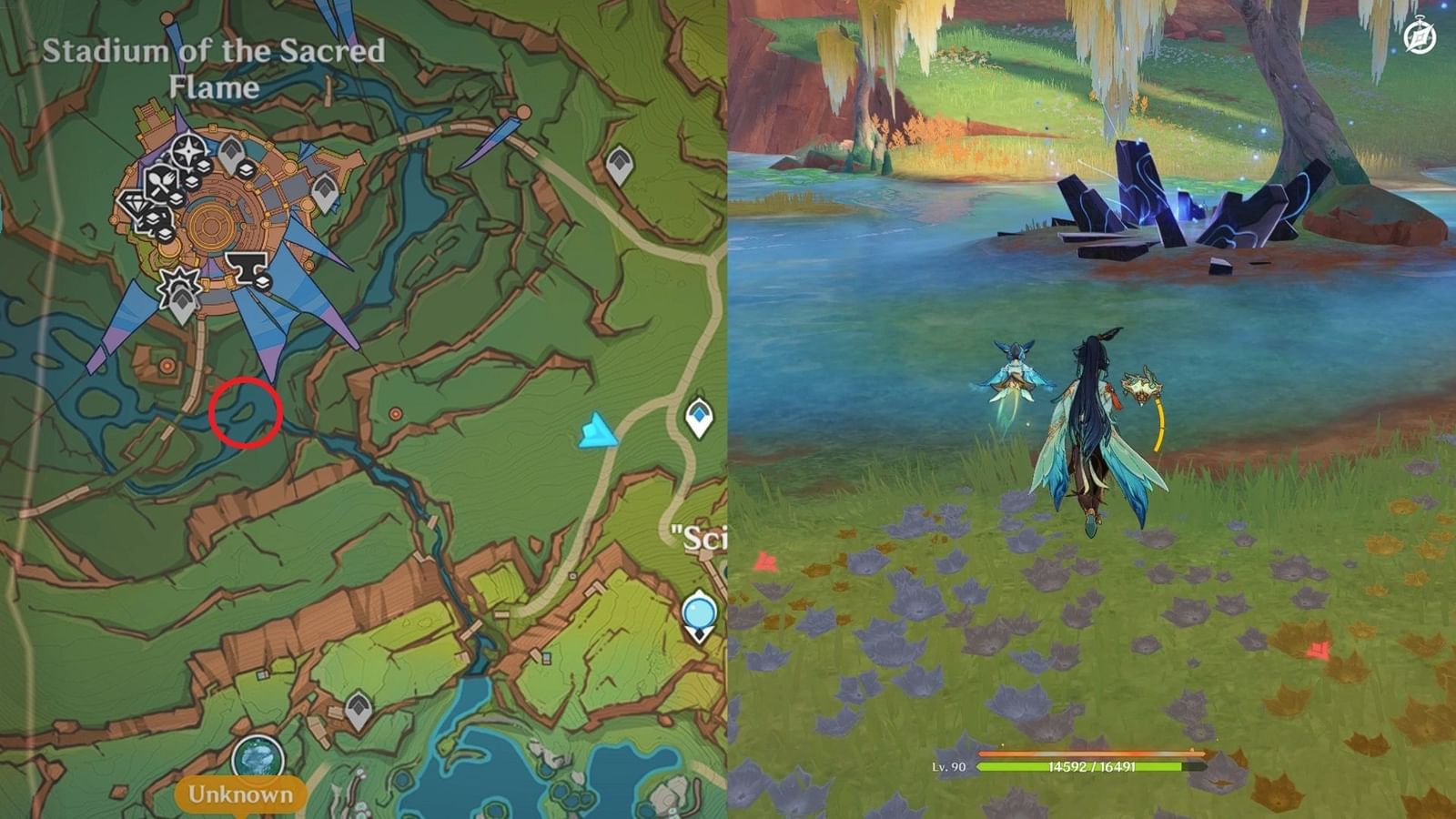The image size is (1456, 819).
Task: Select the blue waterfall waypoint near the Sci label
Action: pos(697,415)
